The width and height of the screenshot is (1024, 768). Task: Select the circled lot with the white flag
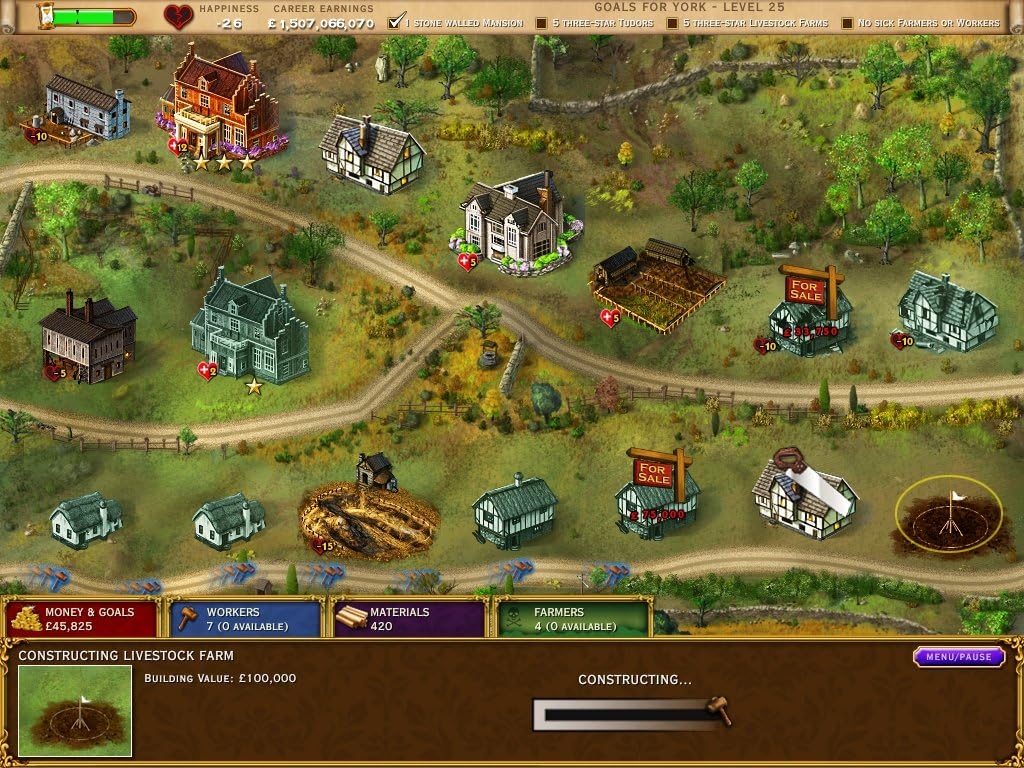(948, 514)
